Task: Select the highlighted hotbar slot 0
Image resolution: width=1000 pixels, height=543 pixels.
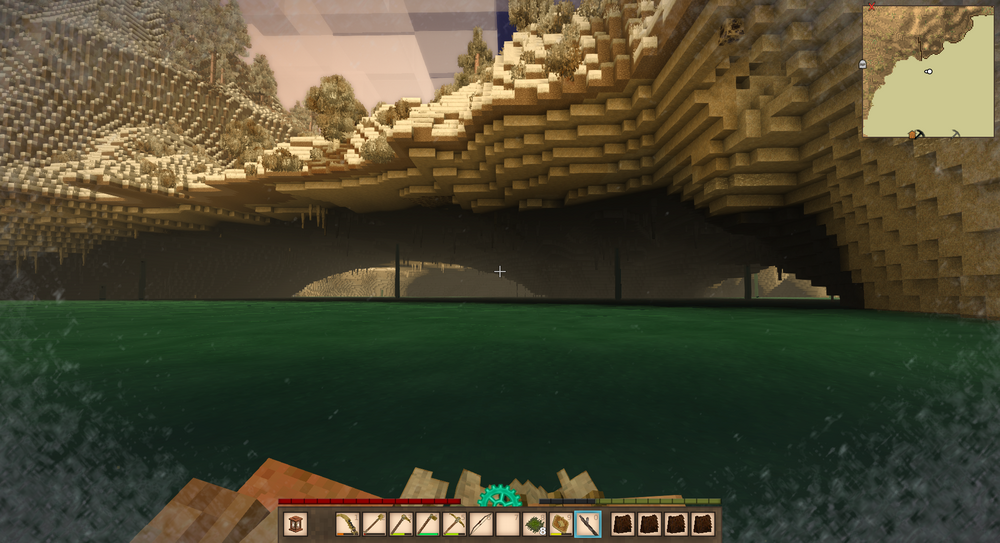Action: (589, 524)
